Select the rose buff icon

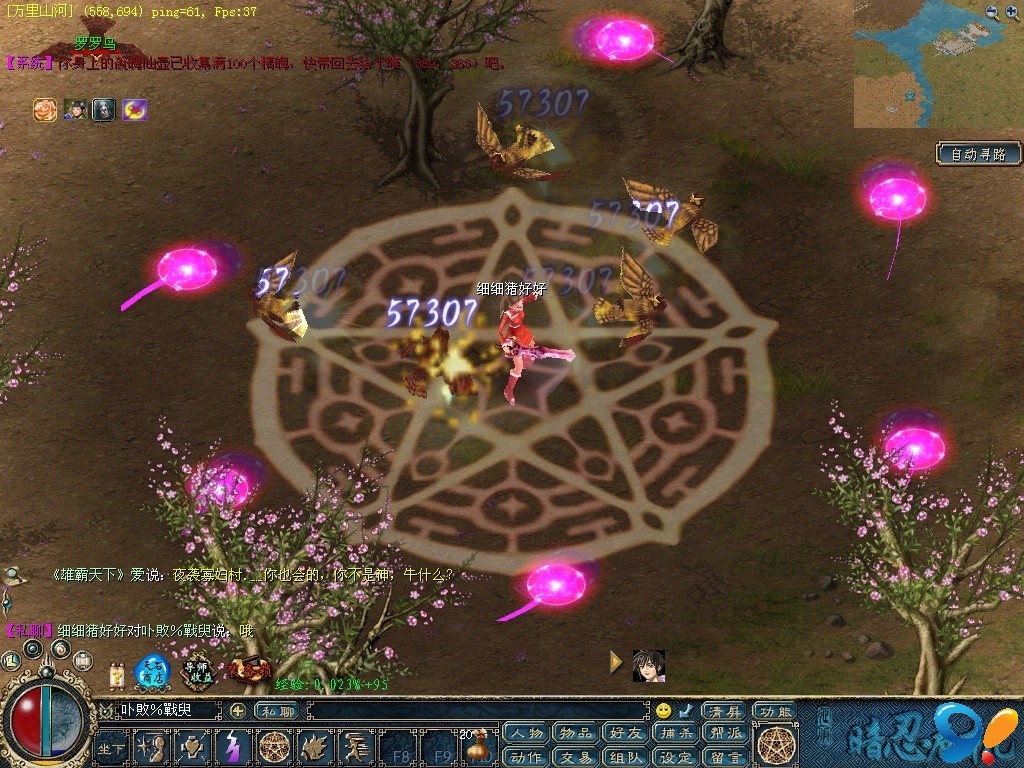click(45, 110)
